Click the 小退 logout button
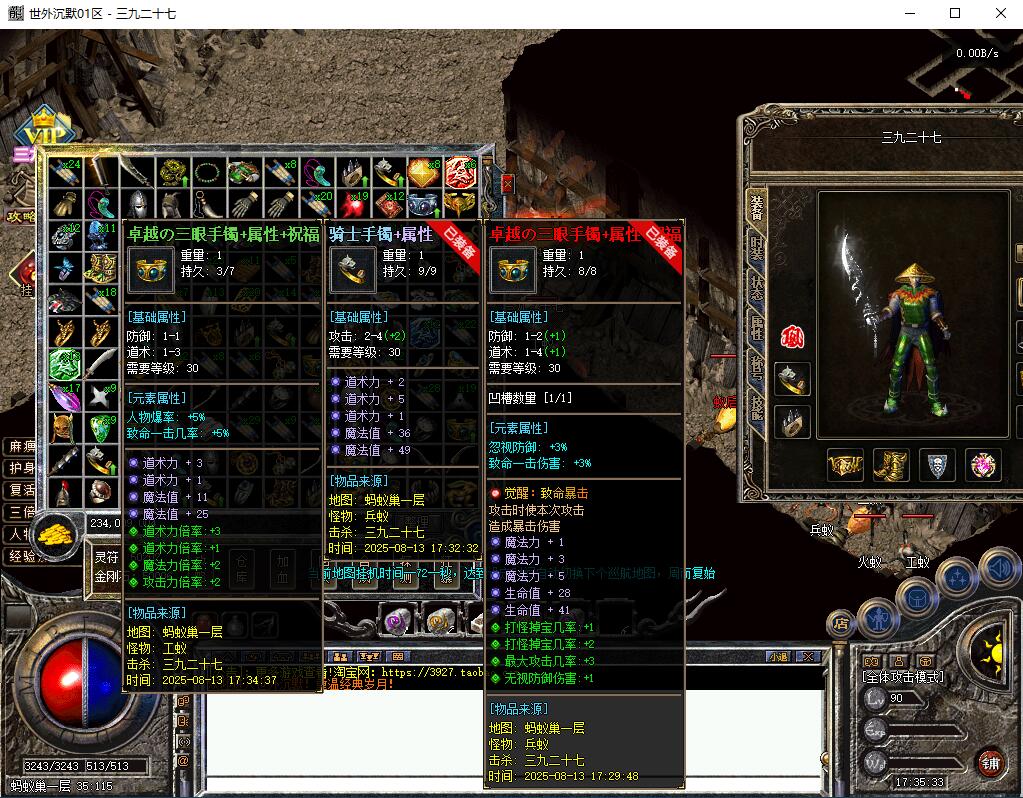This screenshot has width=1023, height=798. [x=778, y=656]
